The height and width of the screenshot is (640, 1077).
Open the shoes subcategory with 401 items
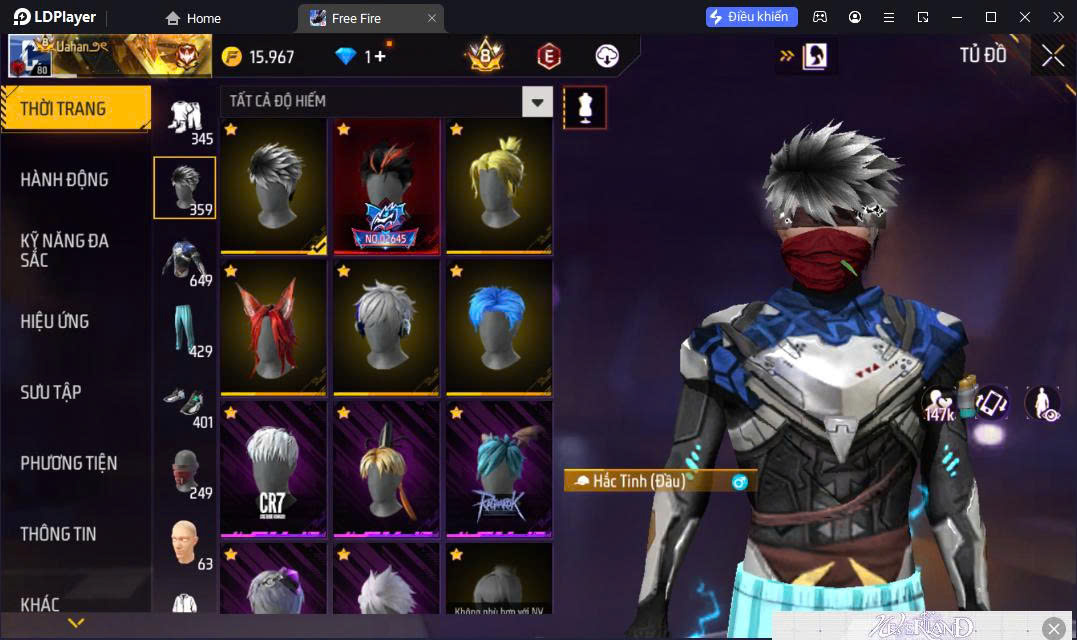click(186, 402)
